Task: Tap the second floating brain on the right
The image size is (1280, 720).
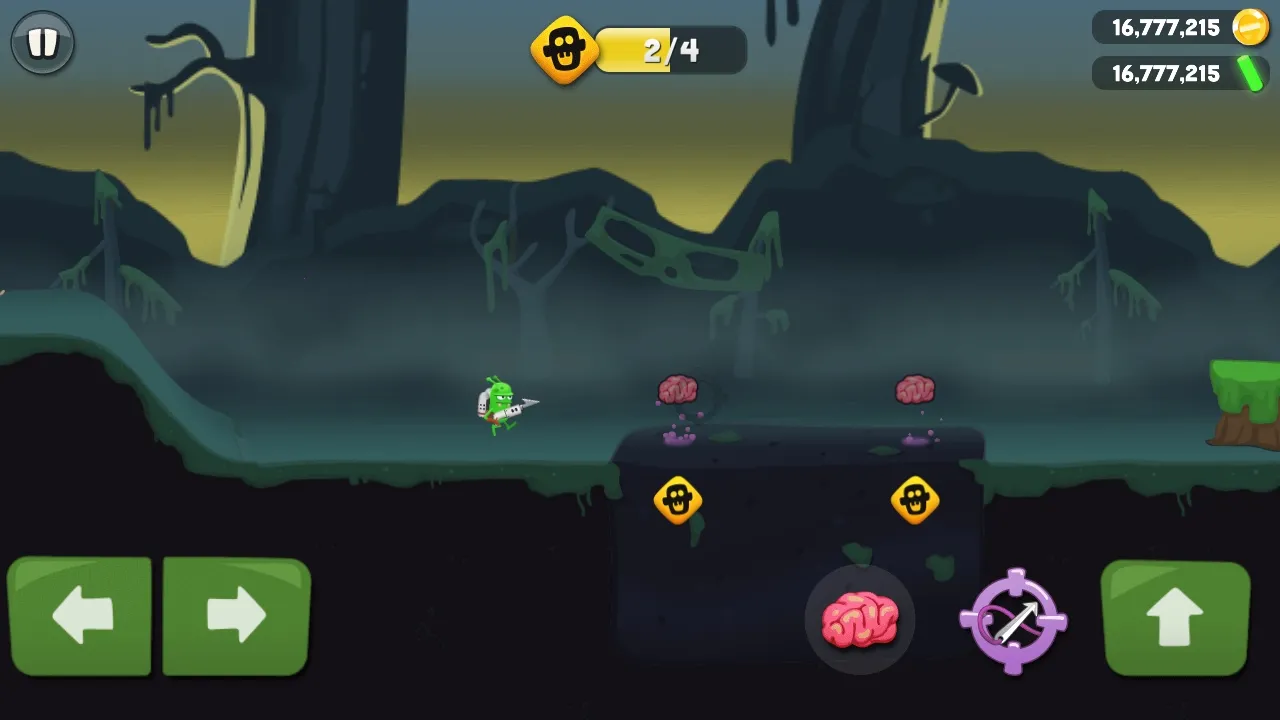Action: click(x=916, y=389)
